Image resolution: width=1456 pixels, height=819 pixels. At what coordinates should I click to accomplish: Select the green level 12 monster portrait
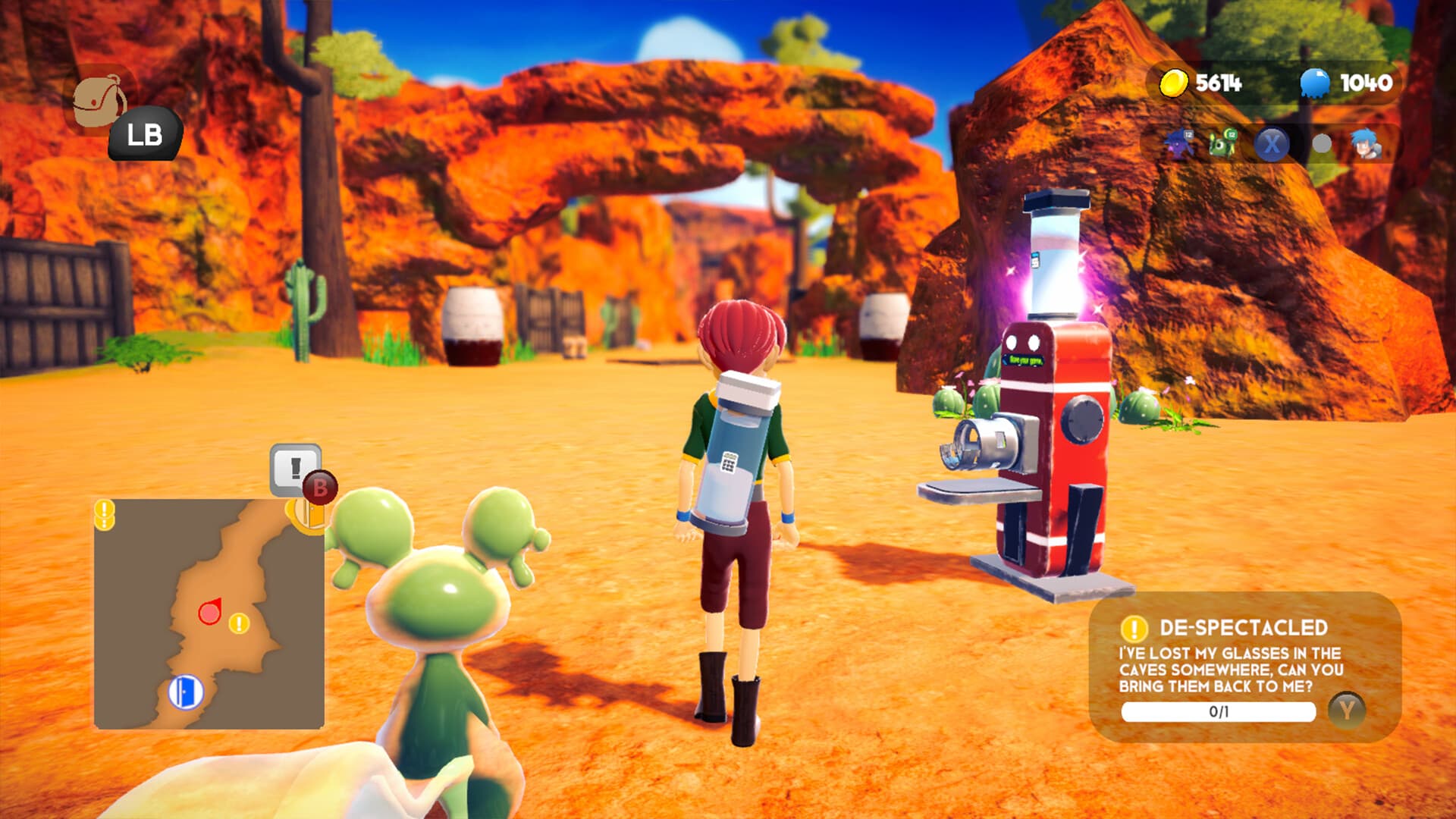1221,145
